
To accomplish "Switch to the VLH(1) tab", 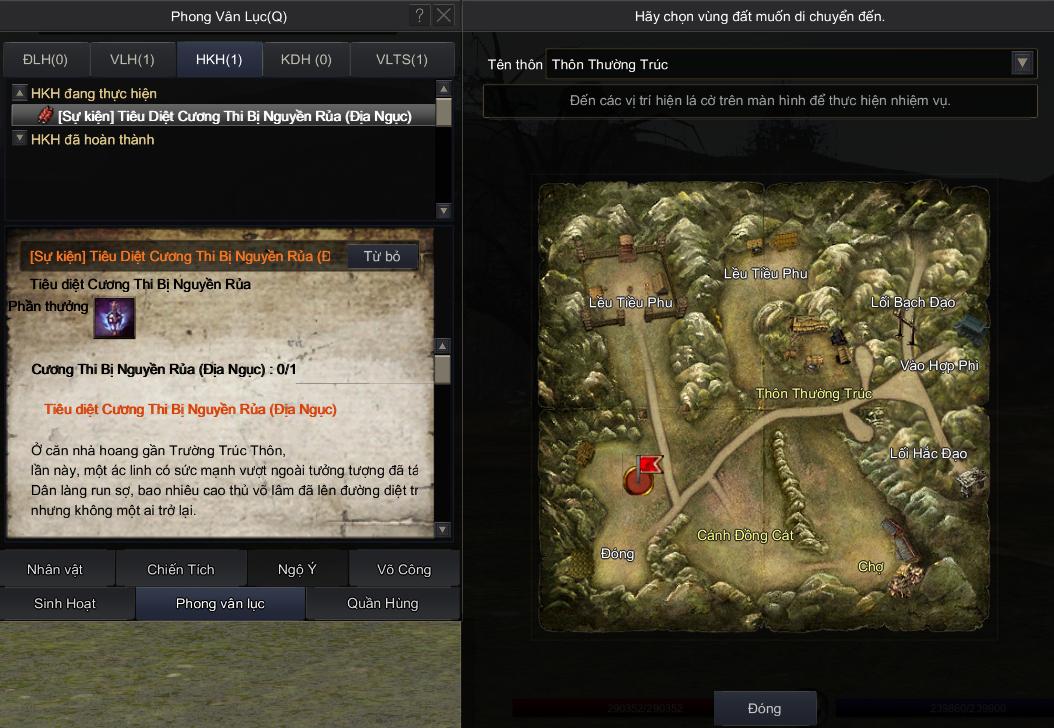I will 132,60.
